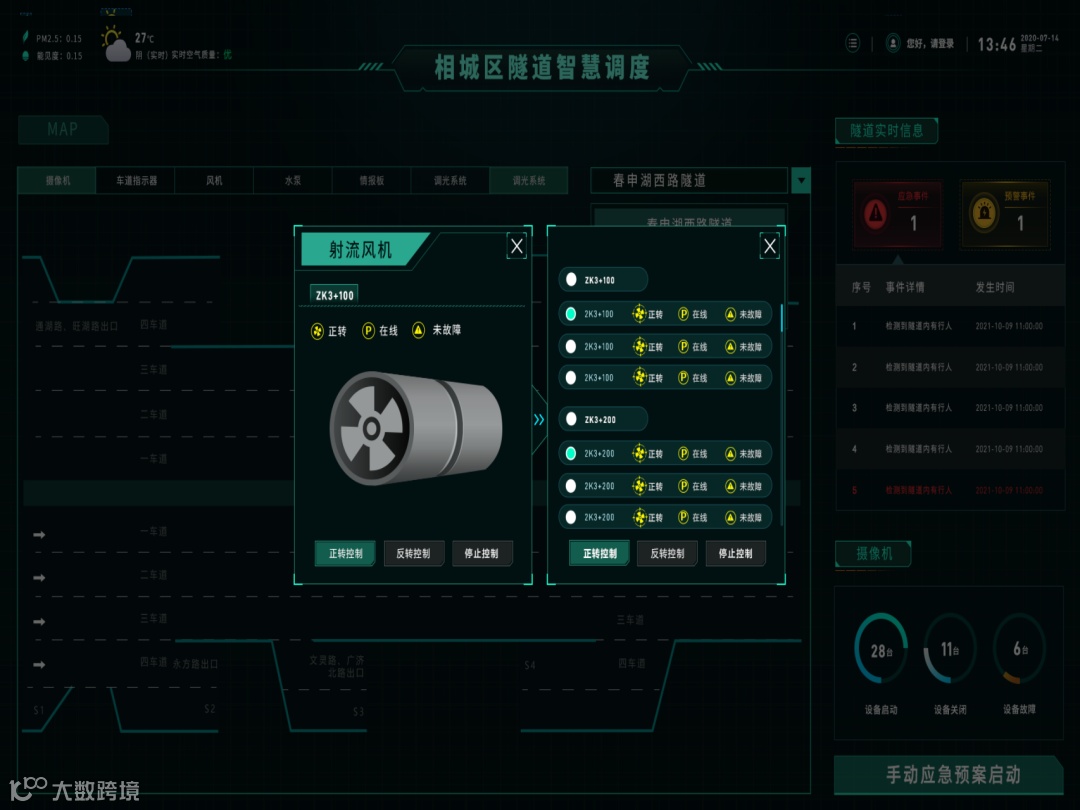Click 反转控制 in the fan list panel

667,553
